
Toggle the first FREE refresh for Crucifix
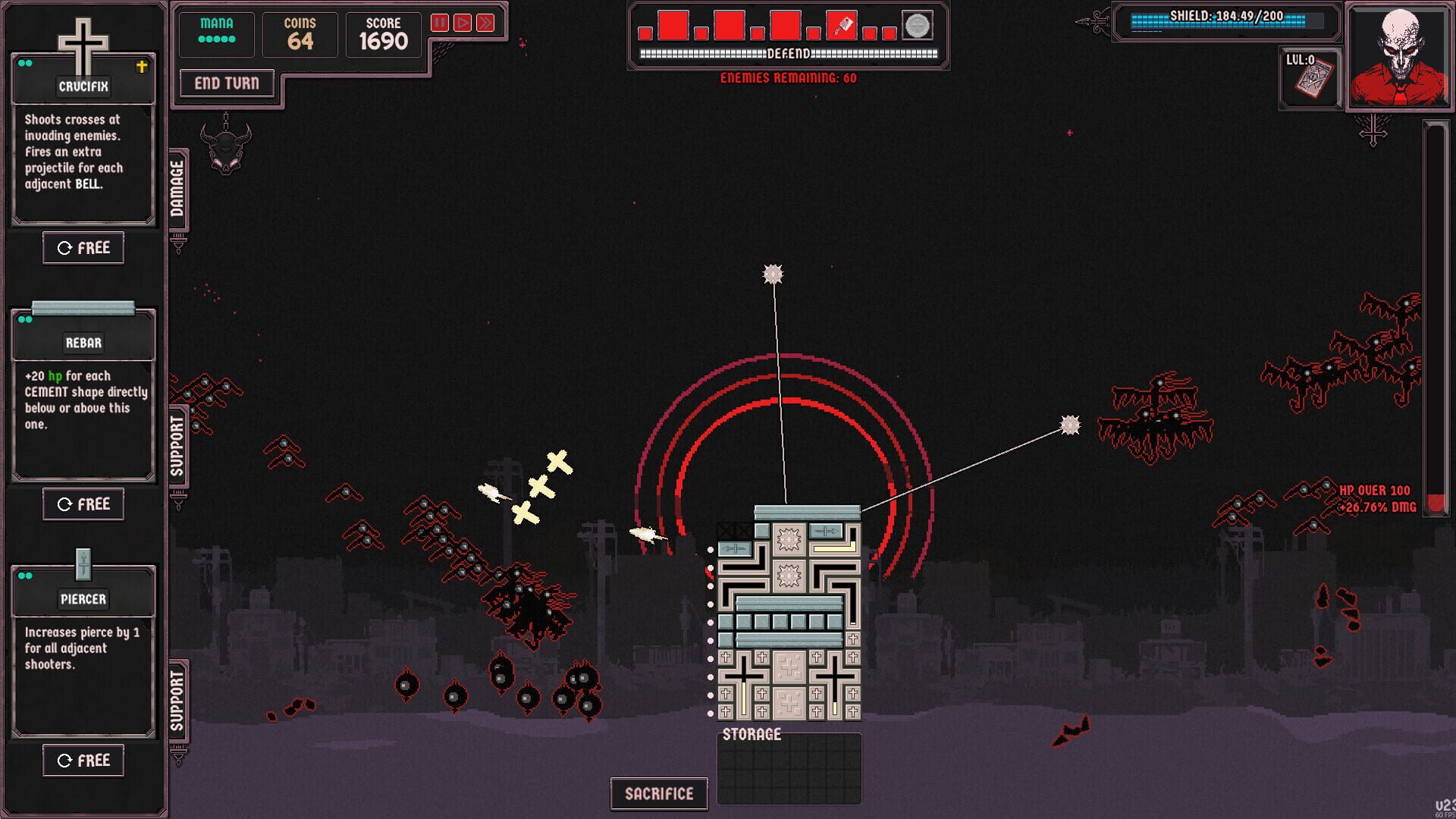pyautogui.click(x=83, y=247)
